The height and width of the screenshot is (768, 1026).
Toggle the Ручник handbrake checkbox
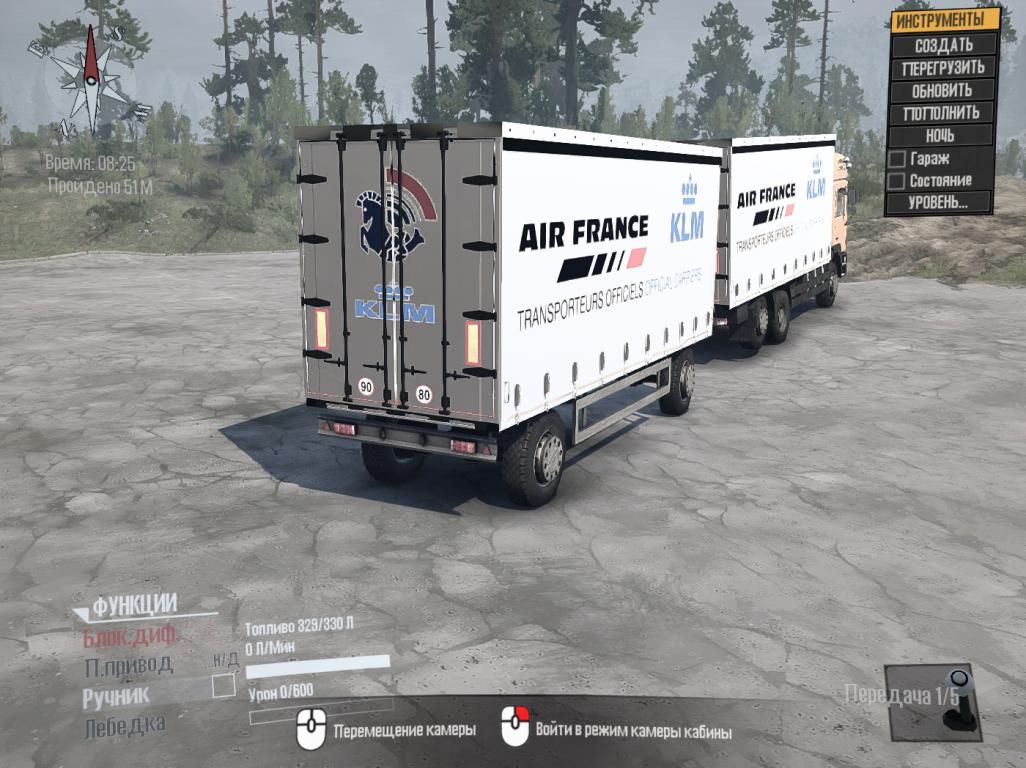[x=223, y=686]
